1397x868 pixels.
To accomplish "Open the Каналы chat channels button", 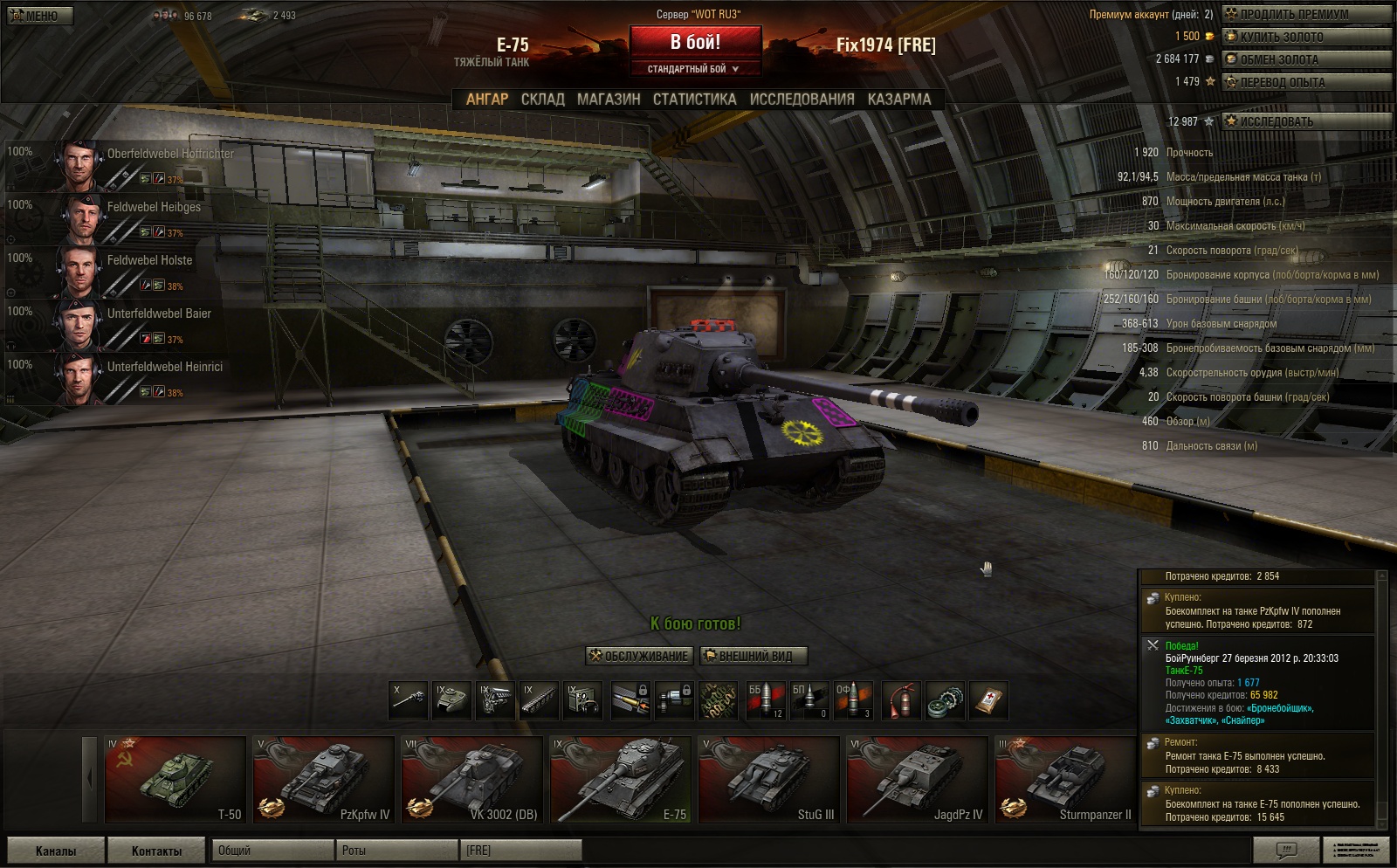I will coord(56,851).
